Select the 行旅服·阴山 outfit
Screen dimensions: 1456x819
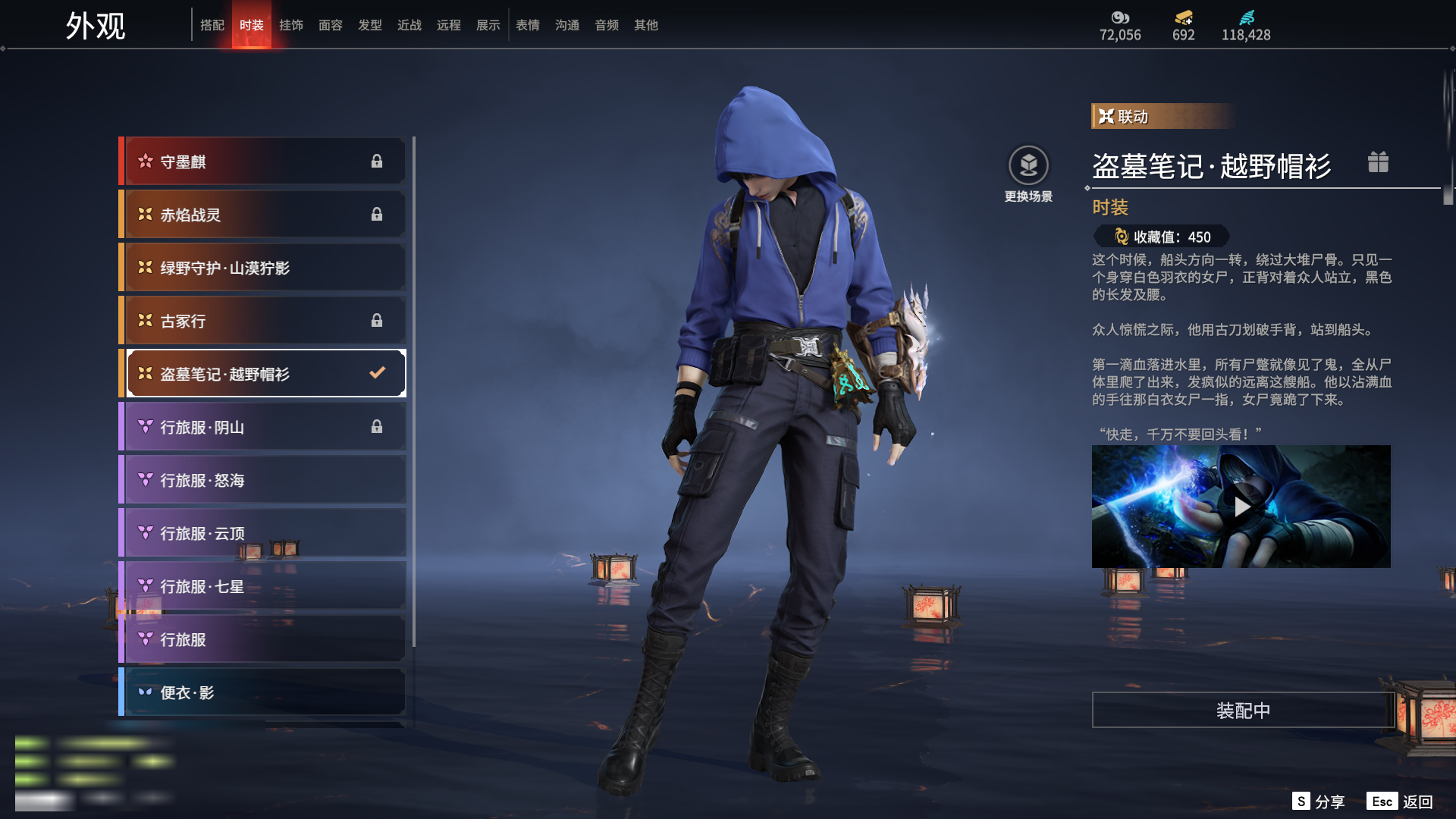coord(262,427)
